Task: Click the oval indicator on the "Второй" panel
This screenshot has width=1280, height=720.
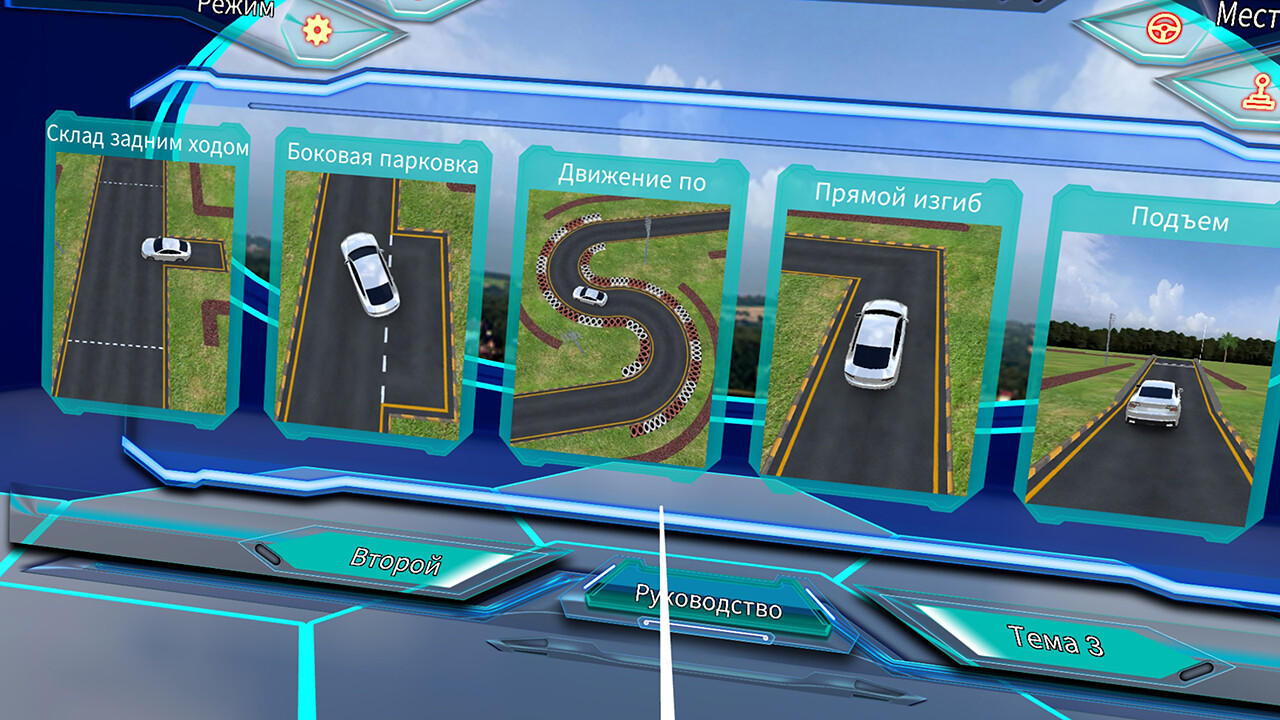Action: tap(265, 553)
